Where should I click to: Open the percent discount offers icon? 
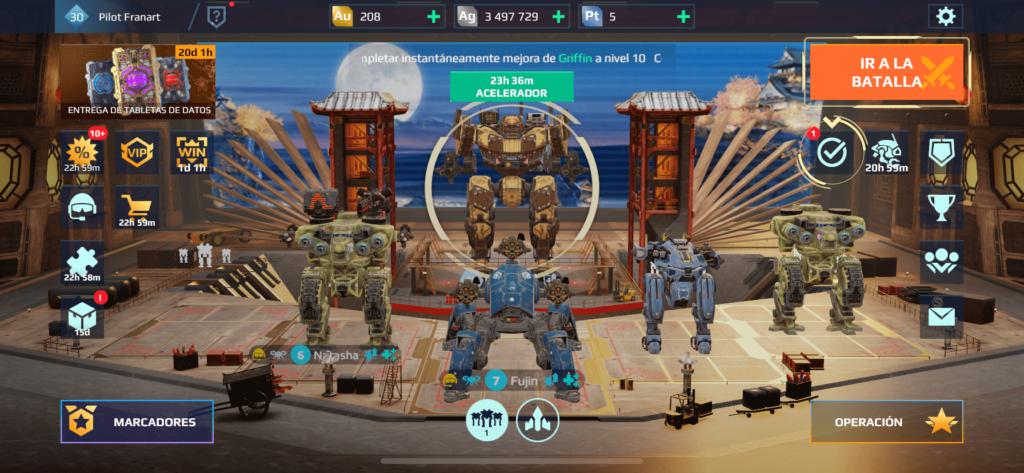82,154
